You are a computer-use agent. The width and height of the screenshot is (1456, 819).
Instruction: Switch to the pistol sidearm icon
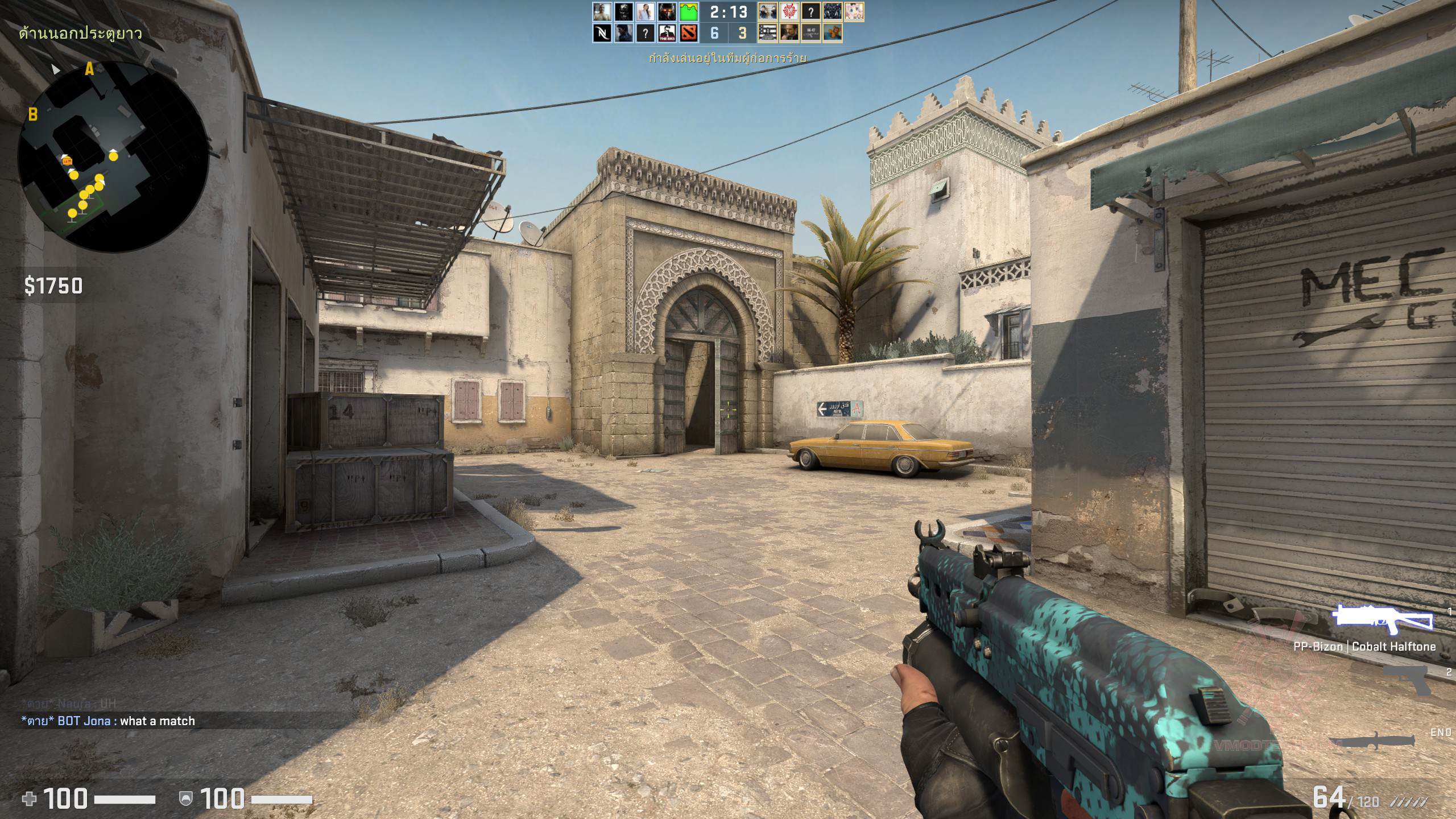[1406, 680]
